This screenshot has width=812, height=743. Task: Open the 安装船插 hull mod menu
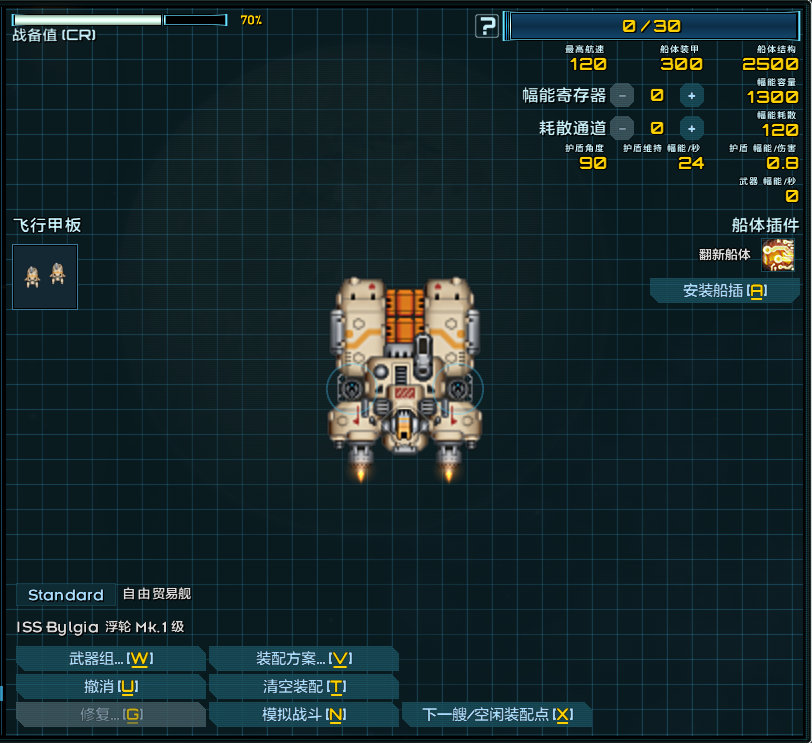724,291
